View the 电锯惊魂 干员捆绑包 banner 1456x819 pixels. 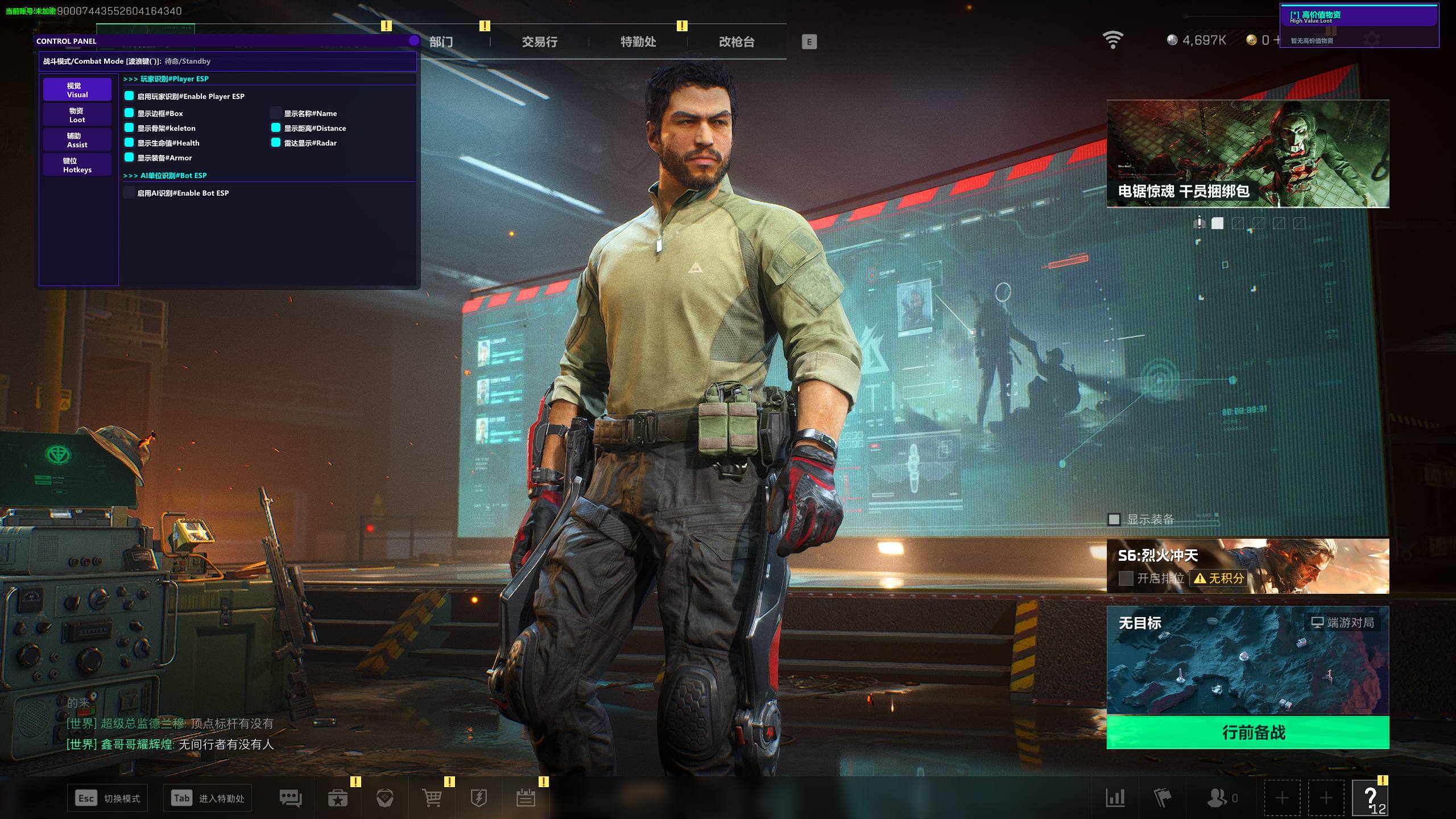coord(1248,154)
